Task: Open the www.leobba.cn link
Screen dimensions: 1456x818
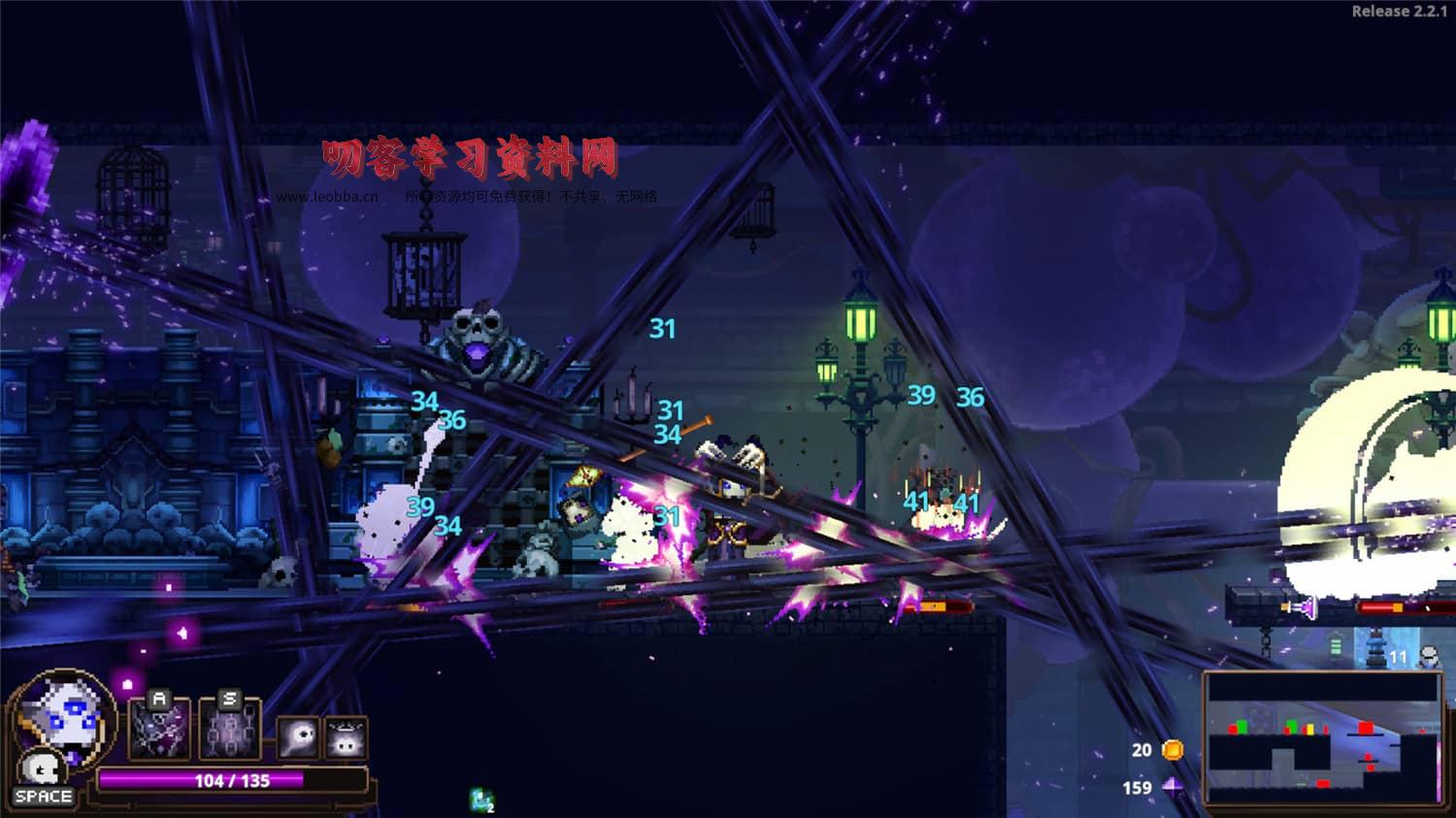Action: (327, 196)
